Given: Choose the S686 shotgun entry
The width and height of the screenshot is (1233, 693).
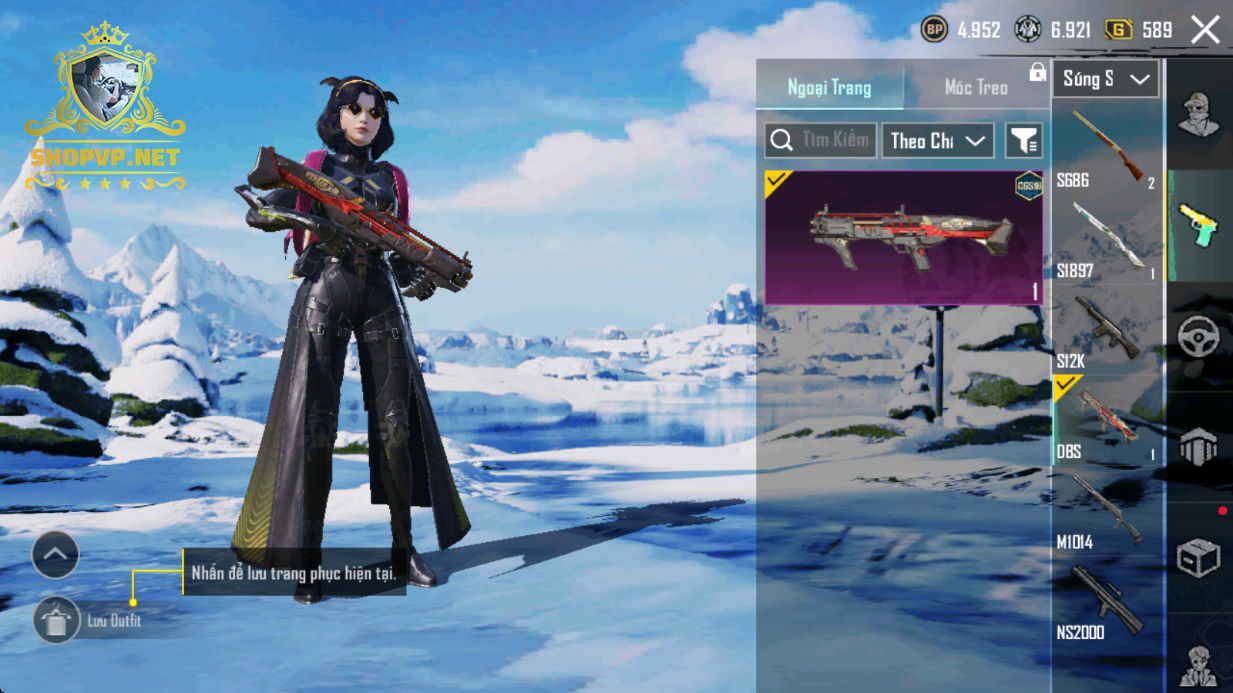Looking at the screenshot, I should click(1107, 148).
